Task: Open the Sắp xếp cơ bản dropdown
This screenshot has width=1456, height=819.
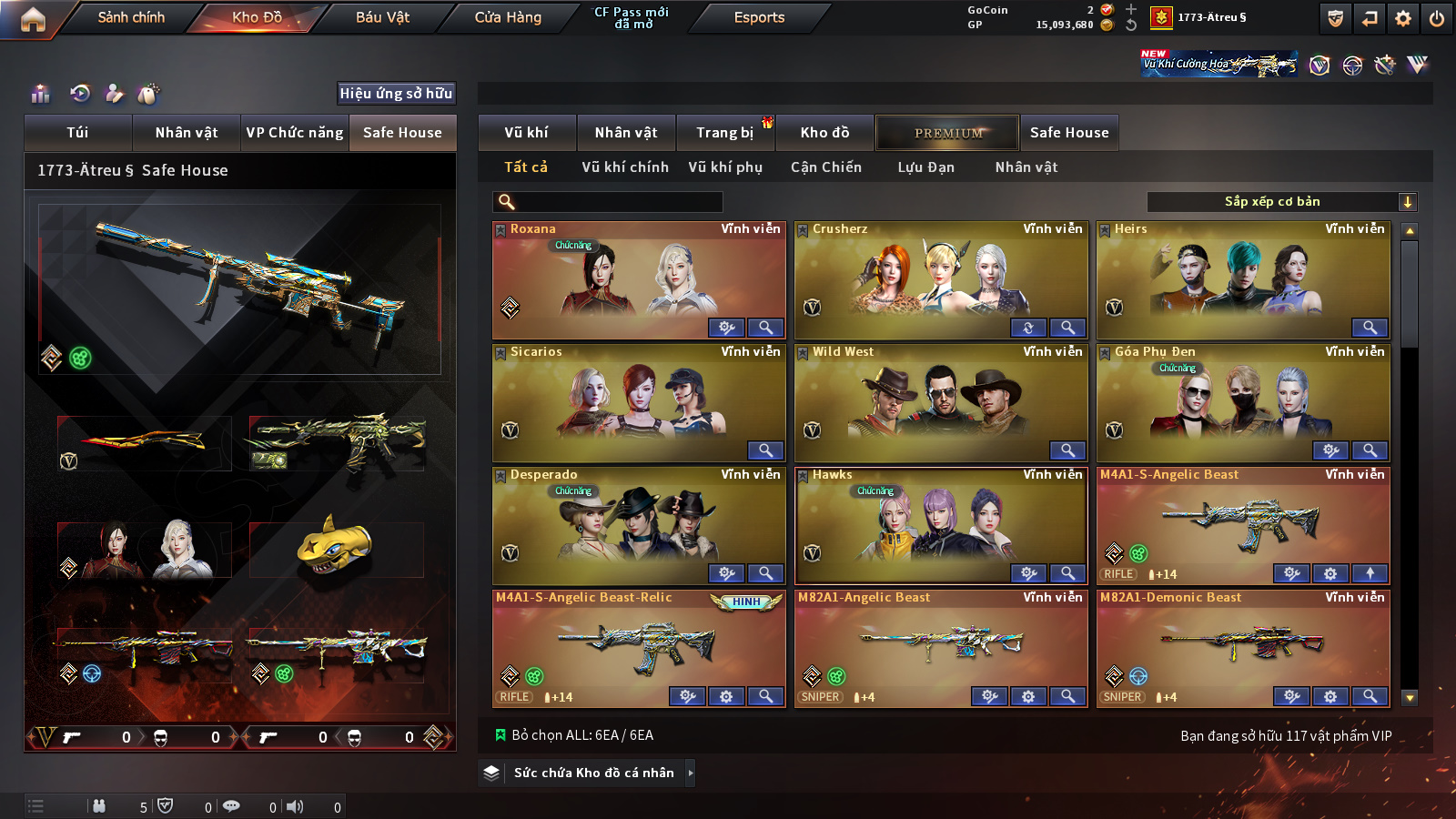Action: point(1281,202)
